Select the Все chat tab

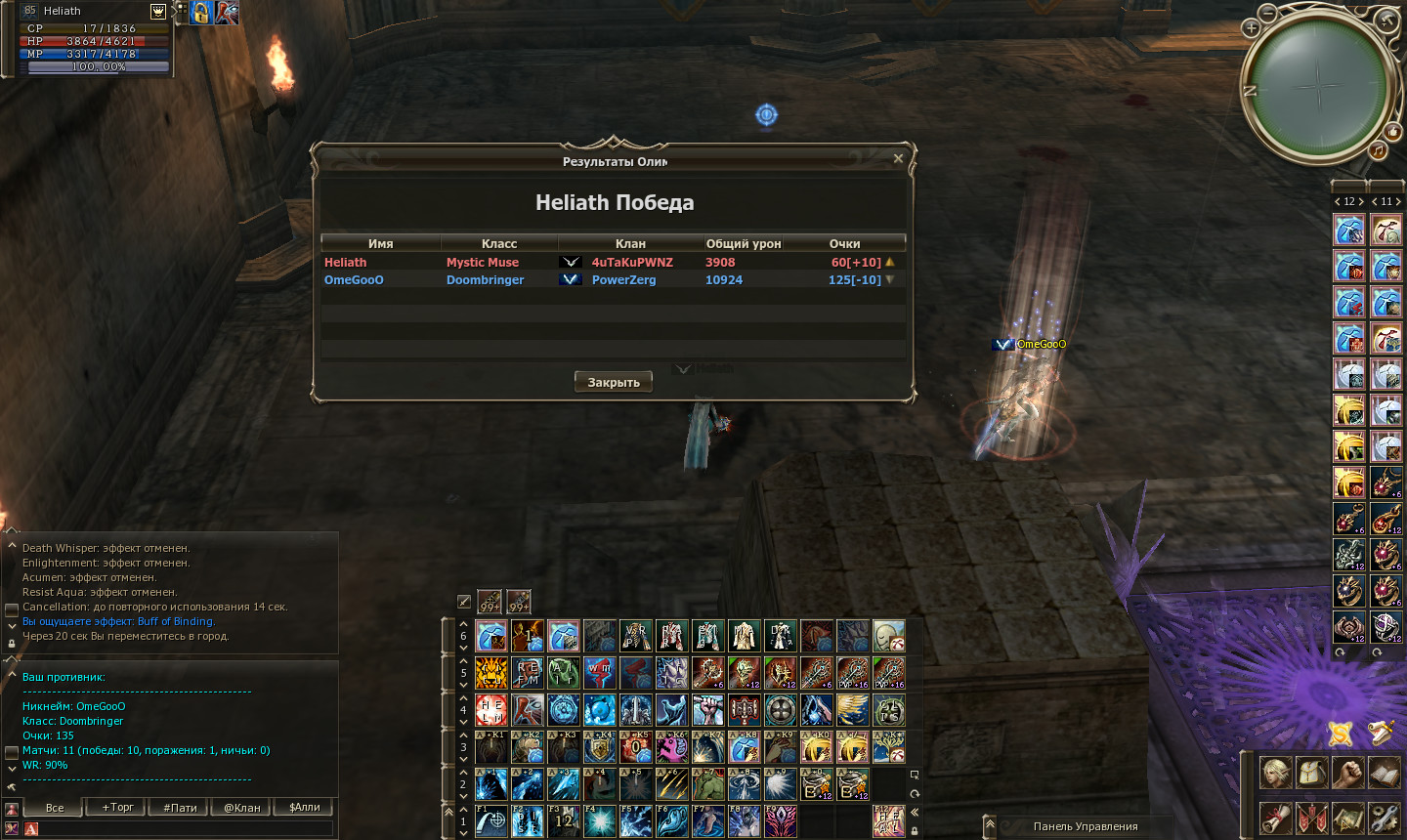(x=55, y=807)
